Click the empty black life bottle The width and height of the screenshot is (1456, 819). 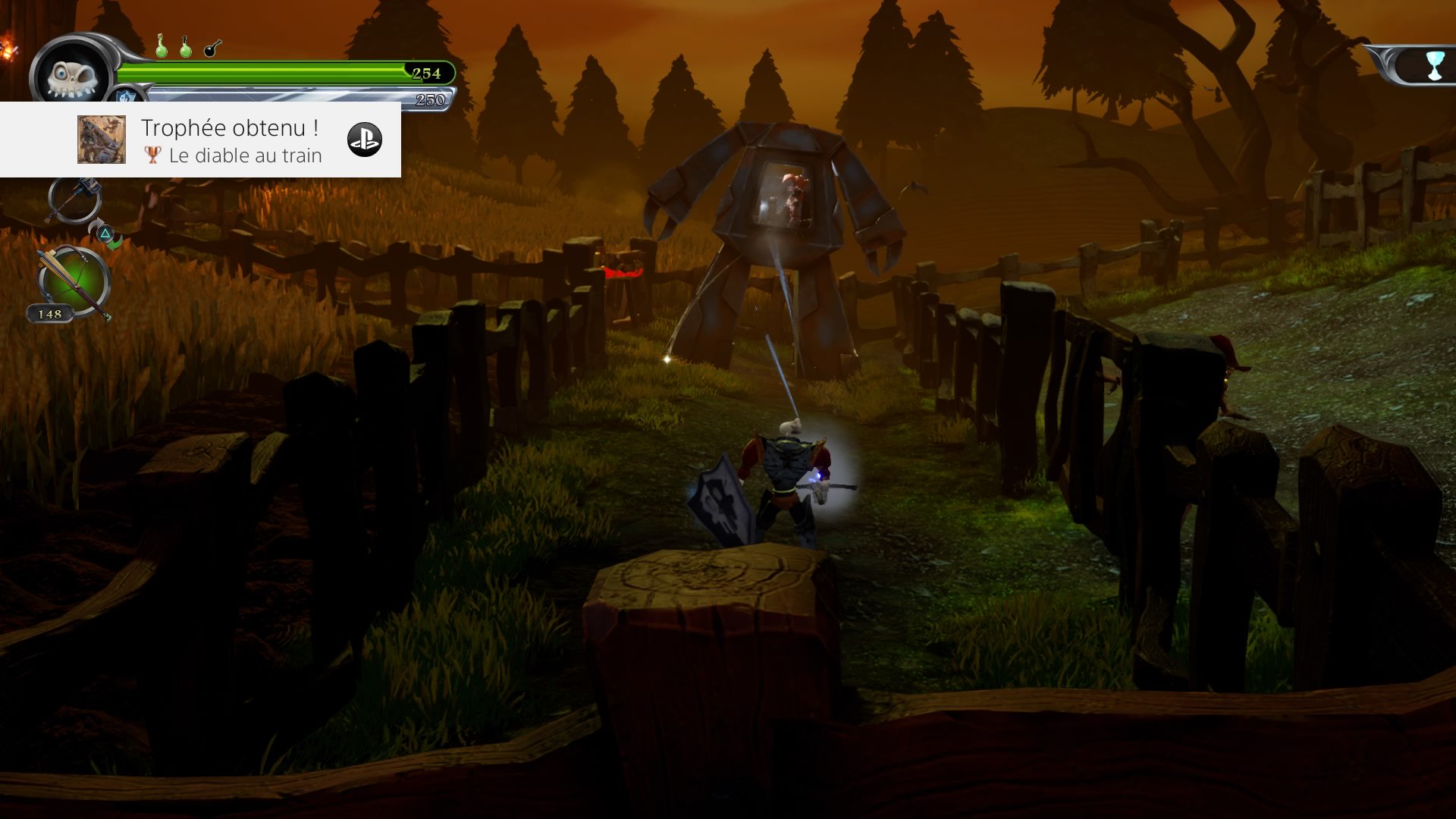pos(212,48)
